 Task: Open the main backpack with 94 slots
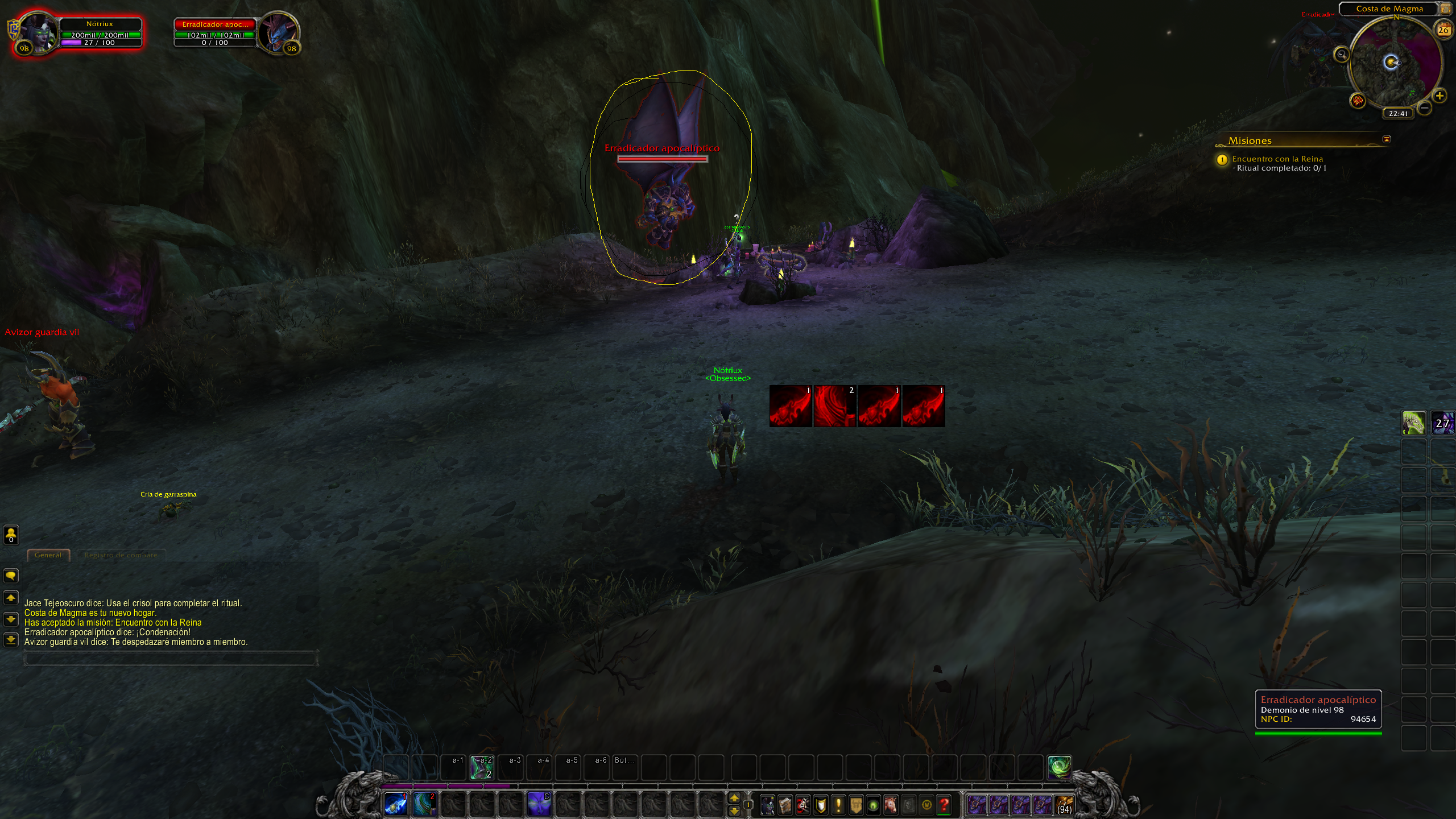[x=1064, y=805]
